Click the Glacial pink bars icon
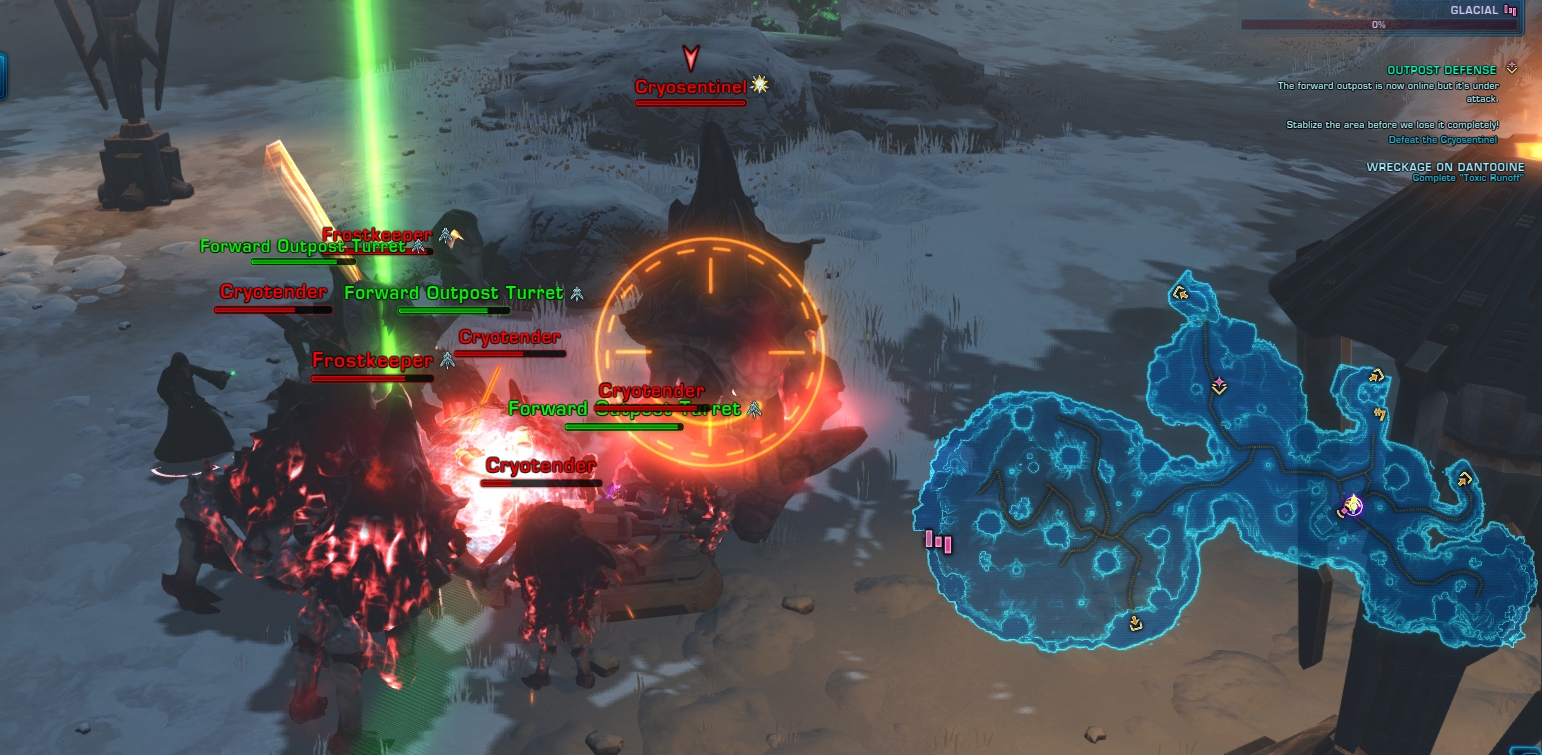 coord(1510,10)
